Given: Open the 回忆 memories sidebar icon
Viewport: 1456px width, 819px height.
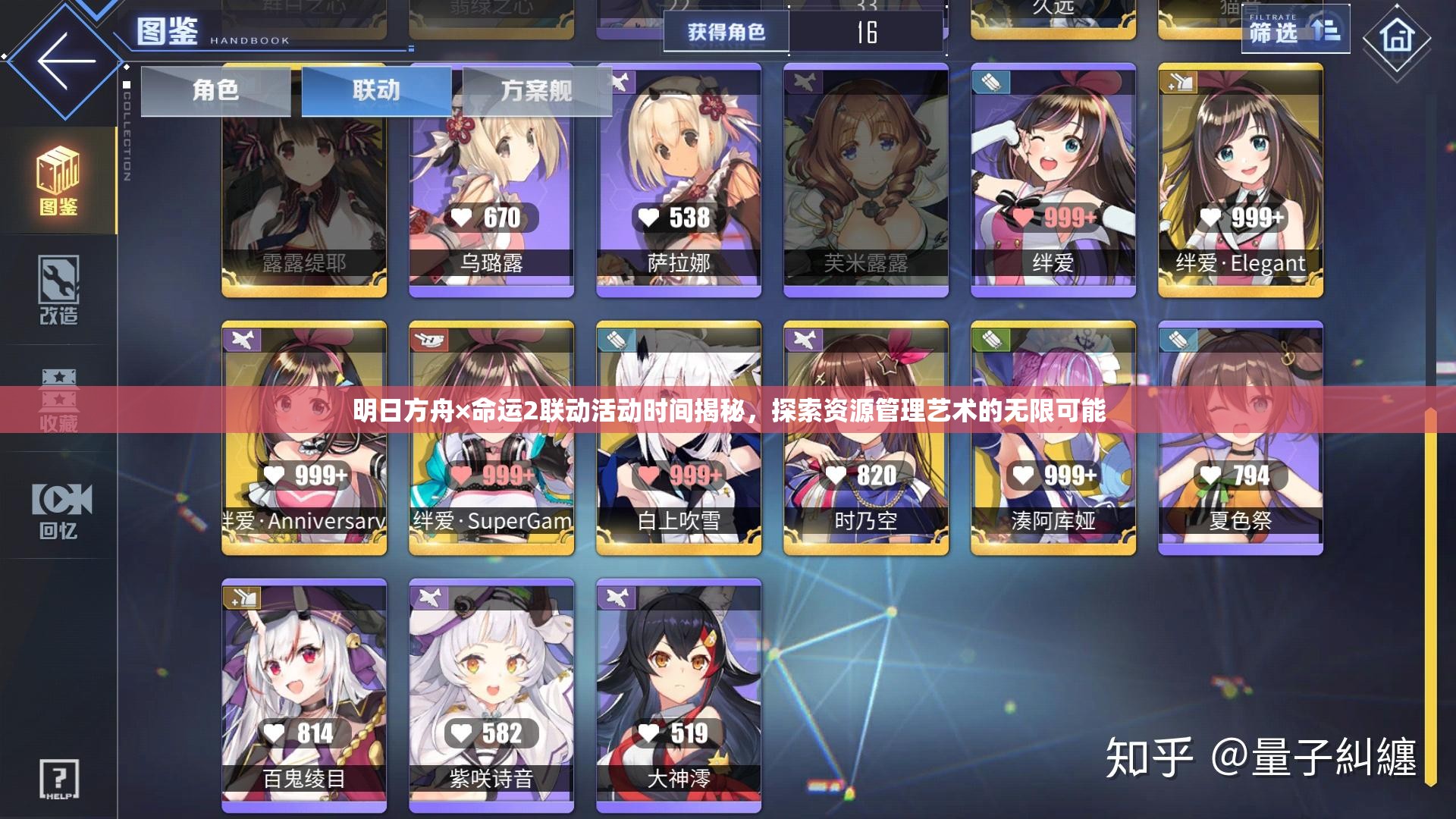Looking at the screenshot, I should (x=62, y=504).
